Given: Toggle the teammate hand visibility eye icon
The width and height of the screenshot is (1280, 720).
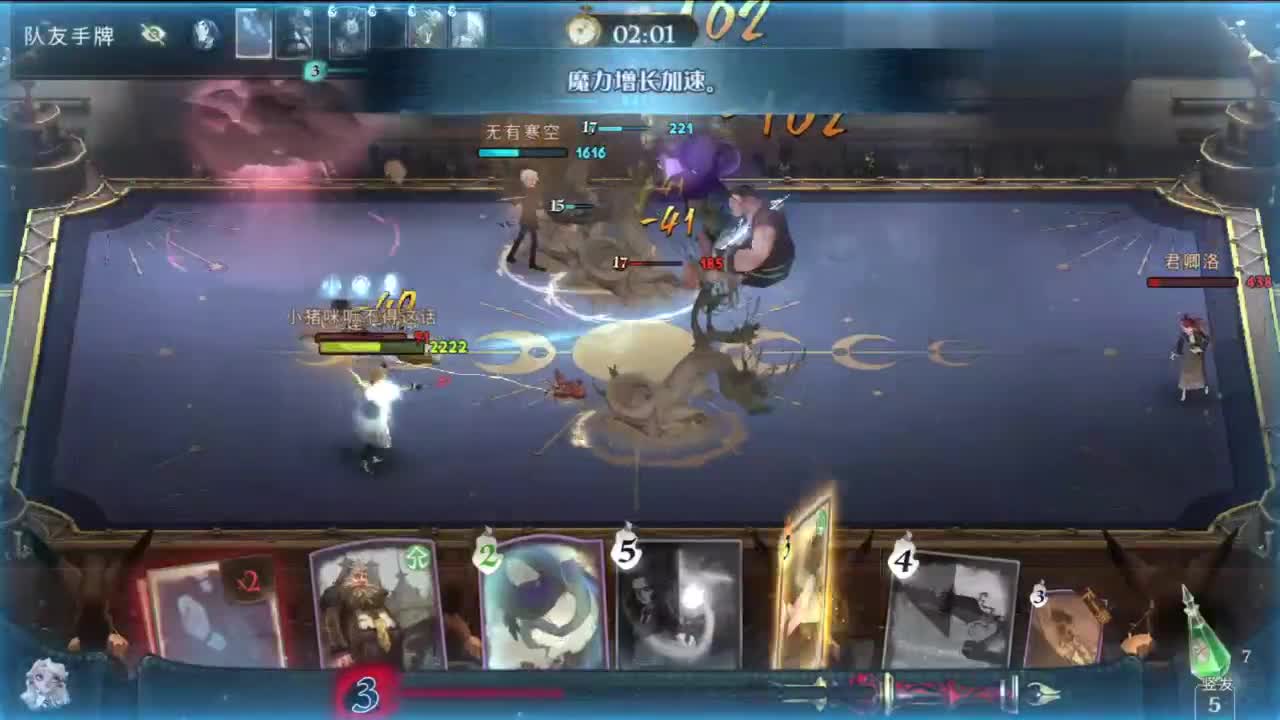Looking at the screenshot, I should (152, 33).
